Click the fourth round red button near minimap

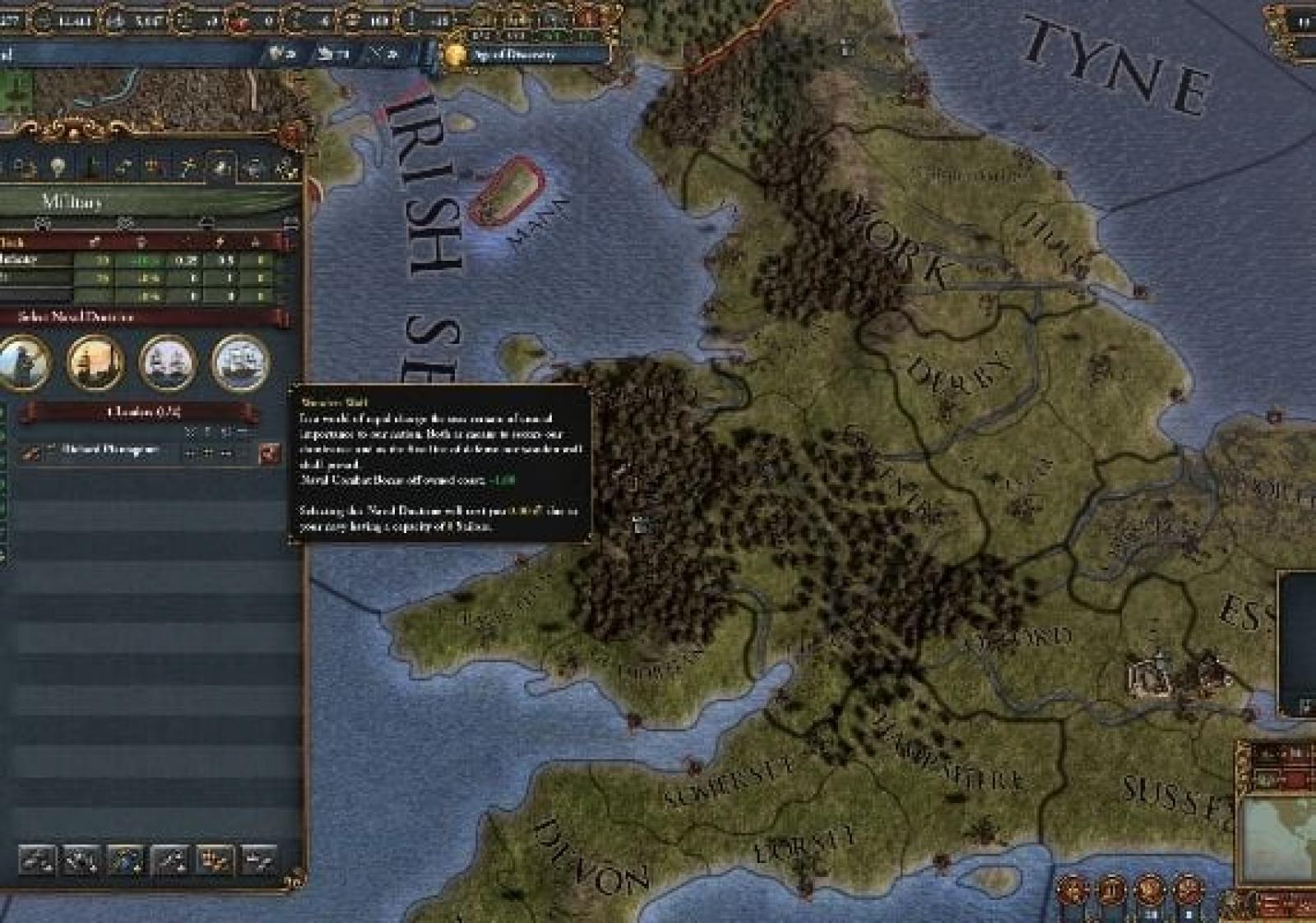tap(1188, 890)
